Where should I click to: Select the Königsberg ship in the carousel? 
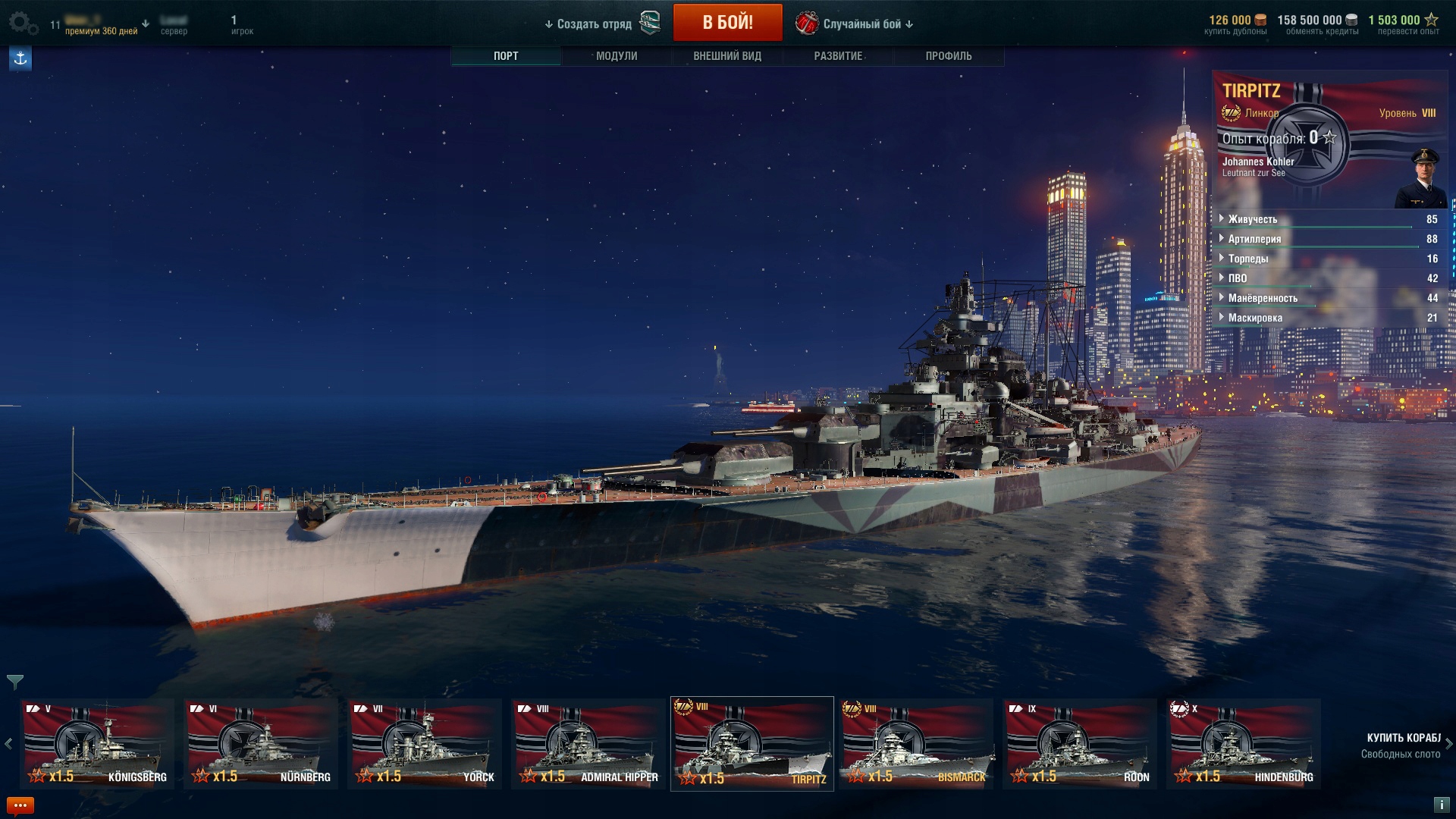click(x=97, y=743)
